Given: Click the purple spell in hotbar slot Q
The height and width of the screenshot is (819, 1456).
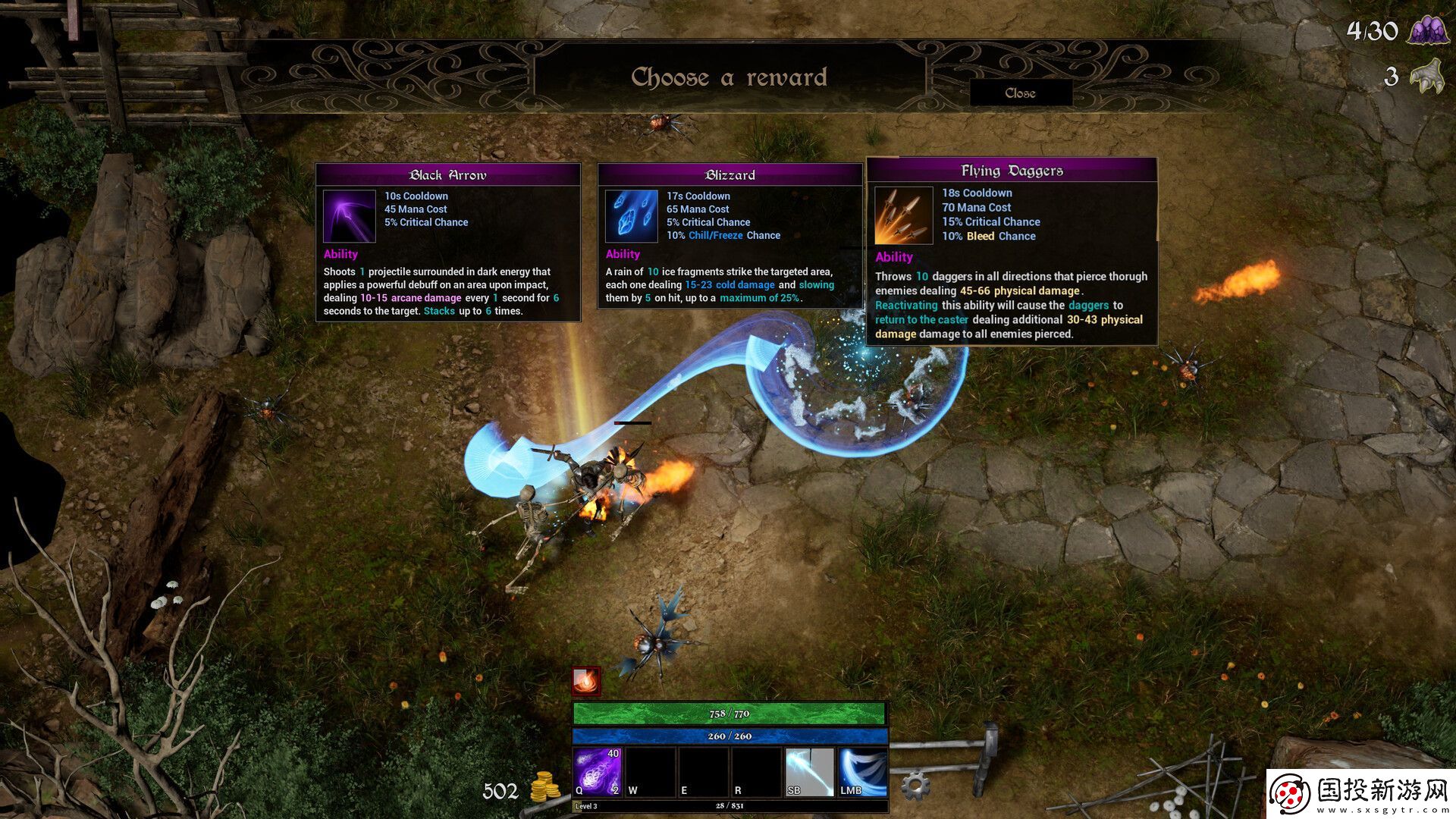Looking at the screenshot, I should 598,771.
